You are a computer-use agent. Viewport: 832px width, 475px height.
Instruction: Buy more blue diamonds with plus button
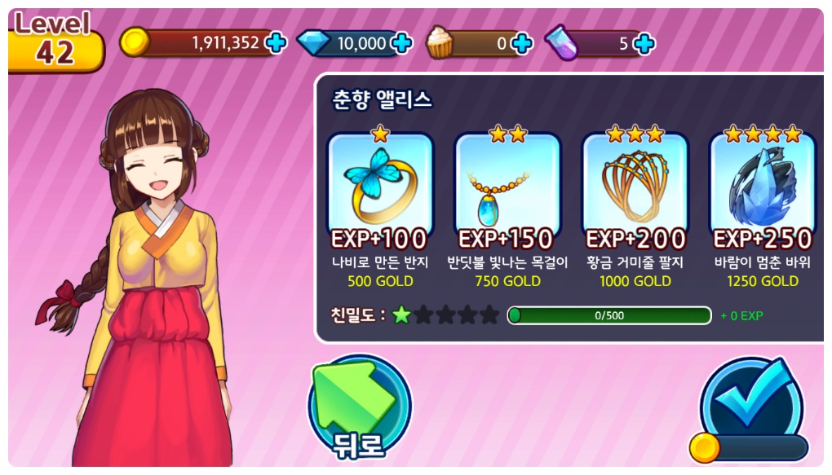(x=401, y=43)
